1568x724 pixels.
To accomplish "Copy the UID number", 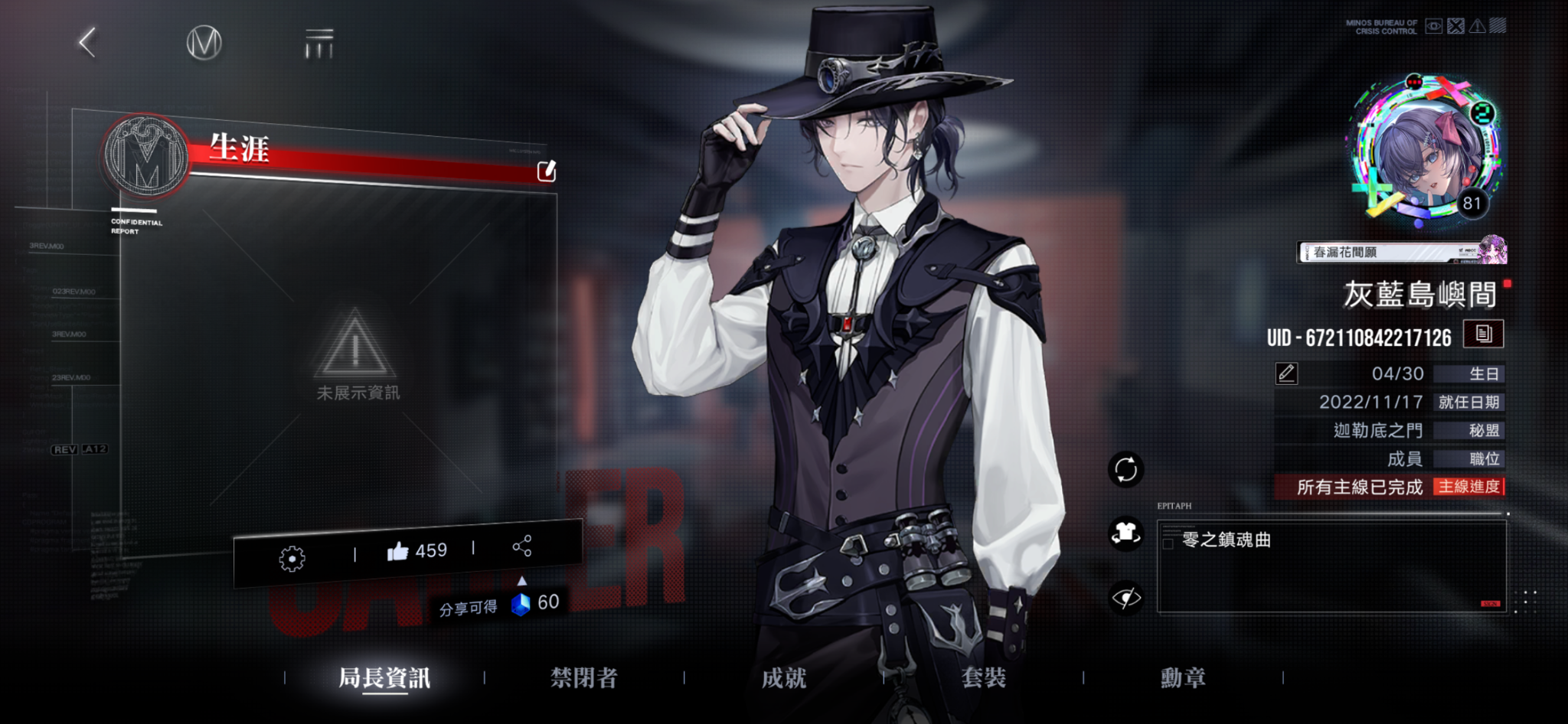I will coord(1483,334).
